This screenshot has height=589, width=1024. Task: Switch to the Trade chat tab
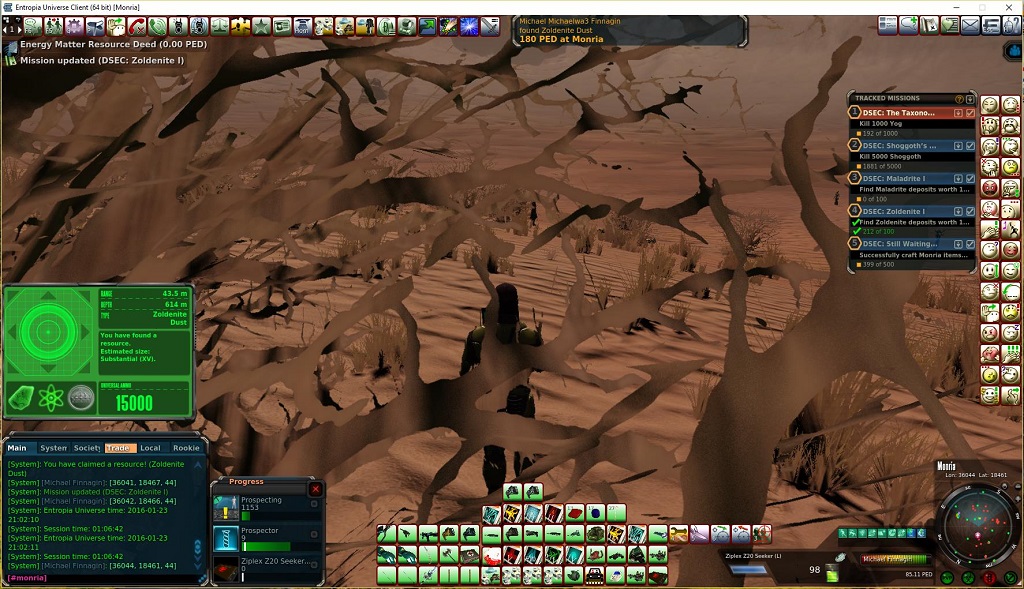(119, 448)
